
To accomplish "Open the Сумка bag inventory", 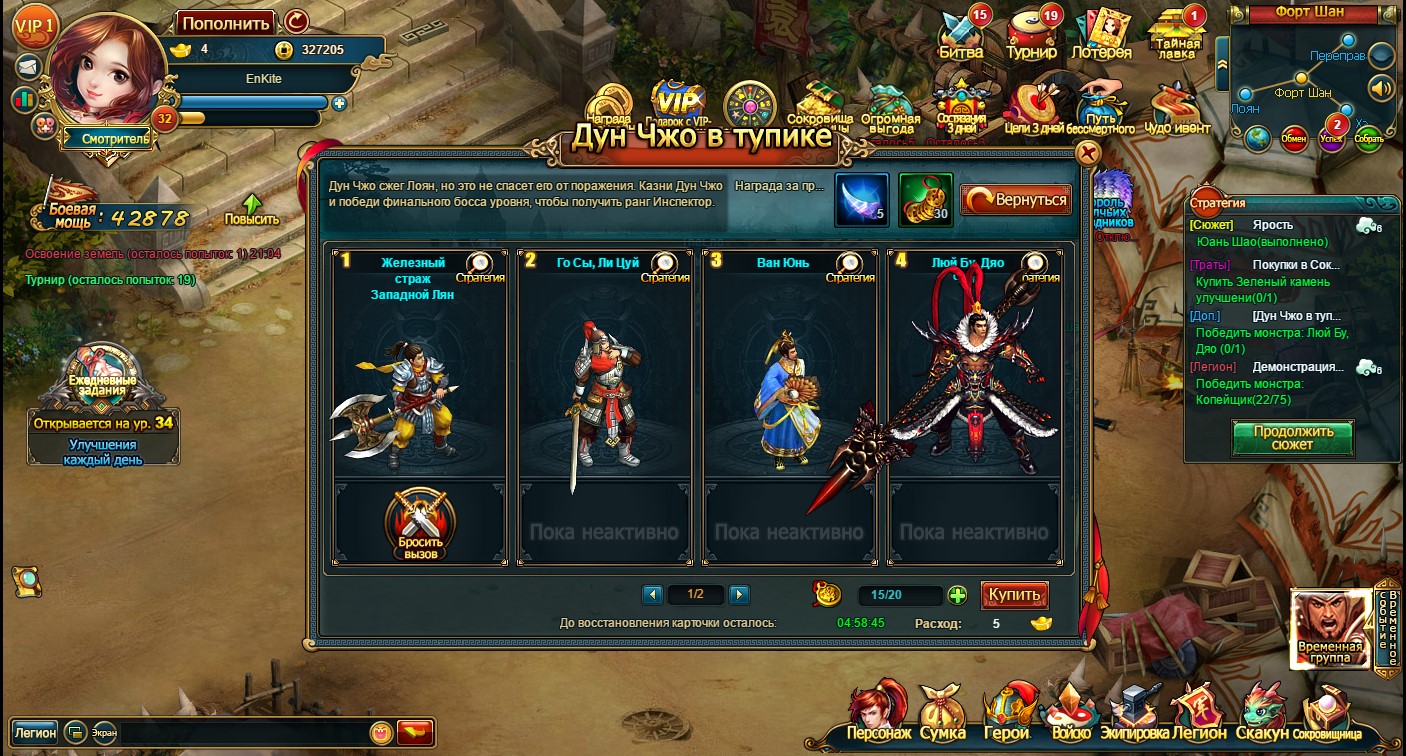I will [x=942, y=713].
